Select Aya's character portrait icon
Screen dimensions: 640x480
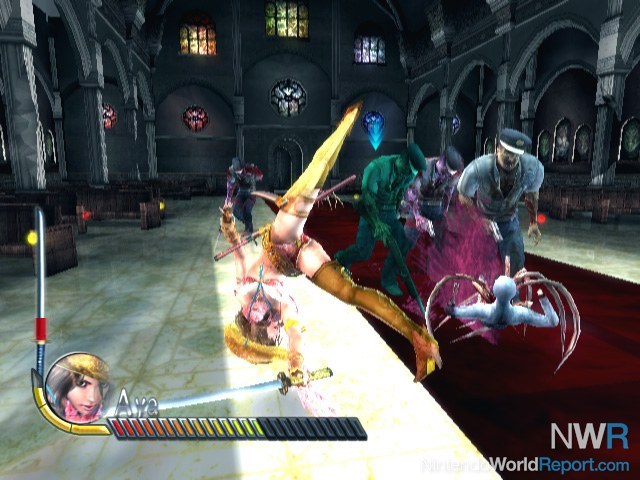77,386
